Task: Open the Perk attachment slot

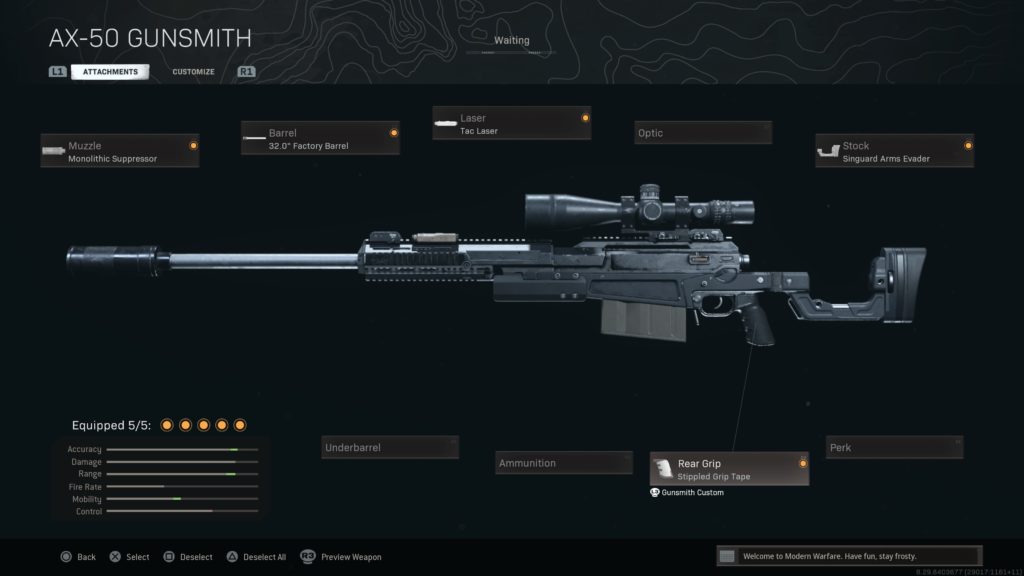Action: click(x=894, y=447)
